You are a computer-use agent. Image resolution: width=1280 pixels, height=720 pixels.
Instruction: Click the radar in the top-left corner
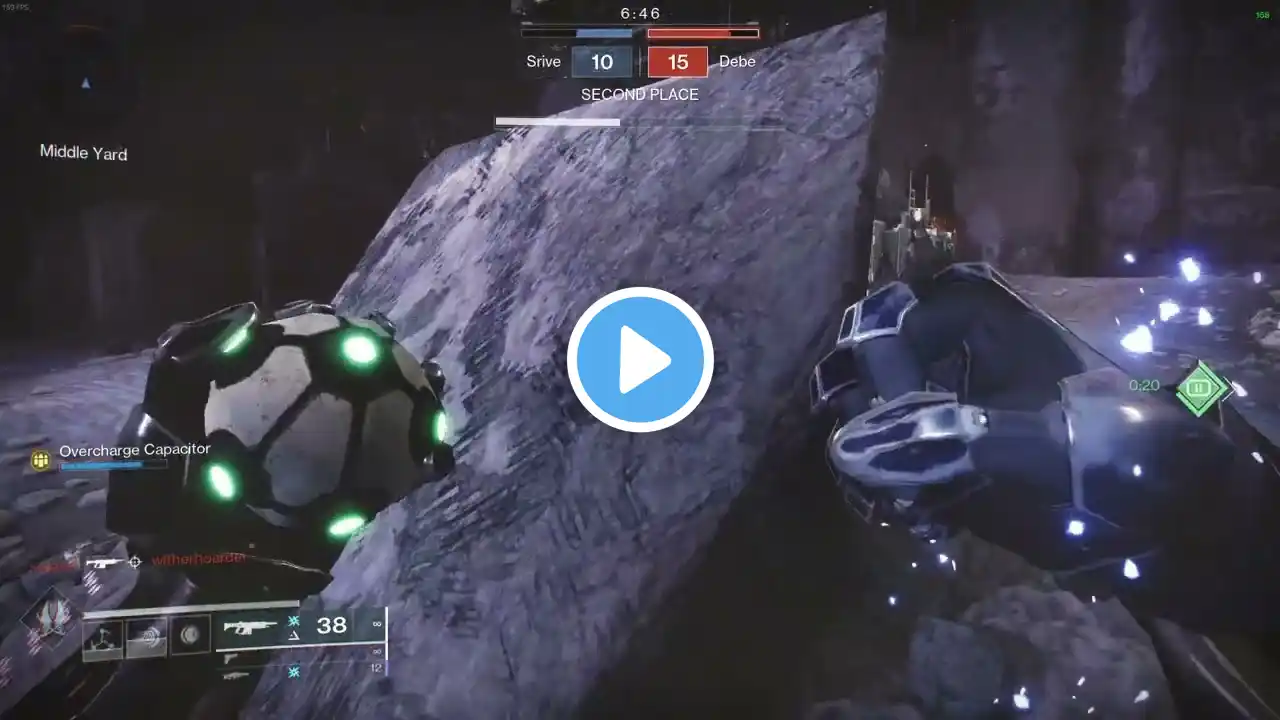(x=86, y=82)
